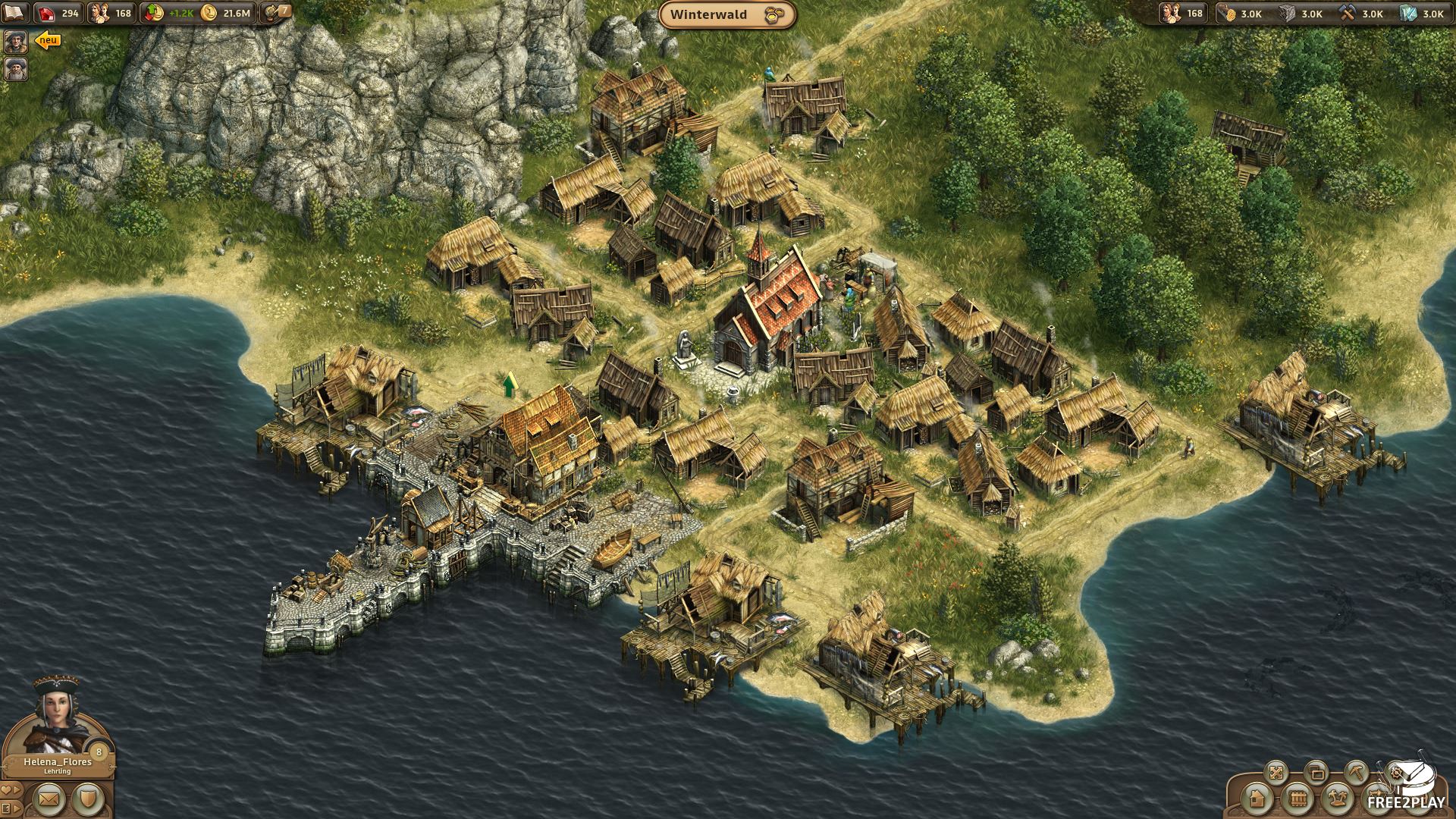This screenshot has width=1456, height=819.
Task: Open the shield guild button
Action: (89, 799)
